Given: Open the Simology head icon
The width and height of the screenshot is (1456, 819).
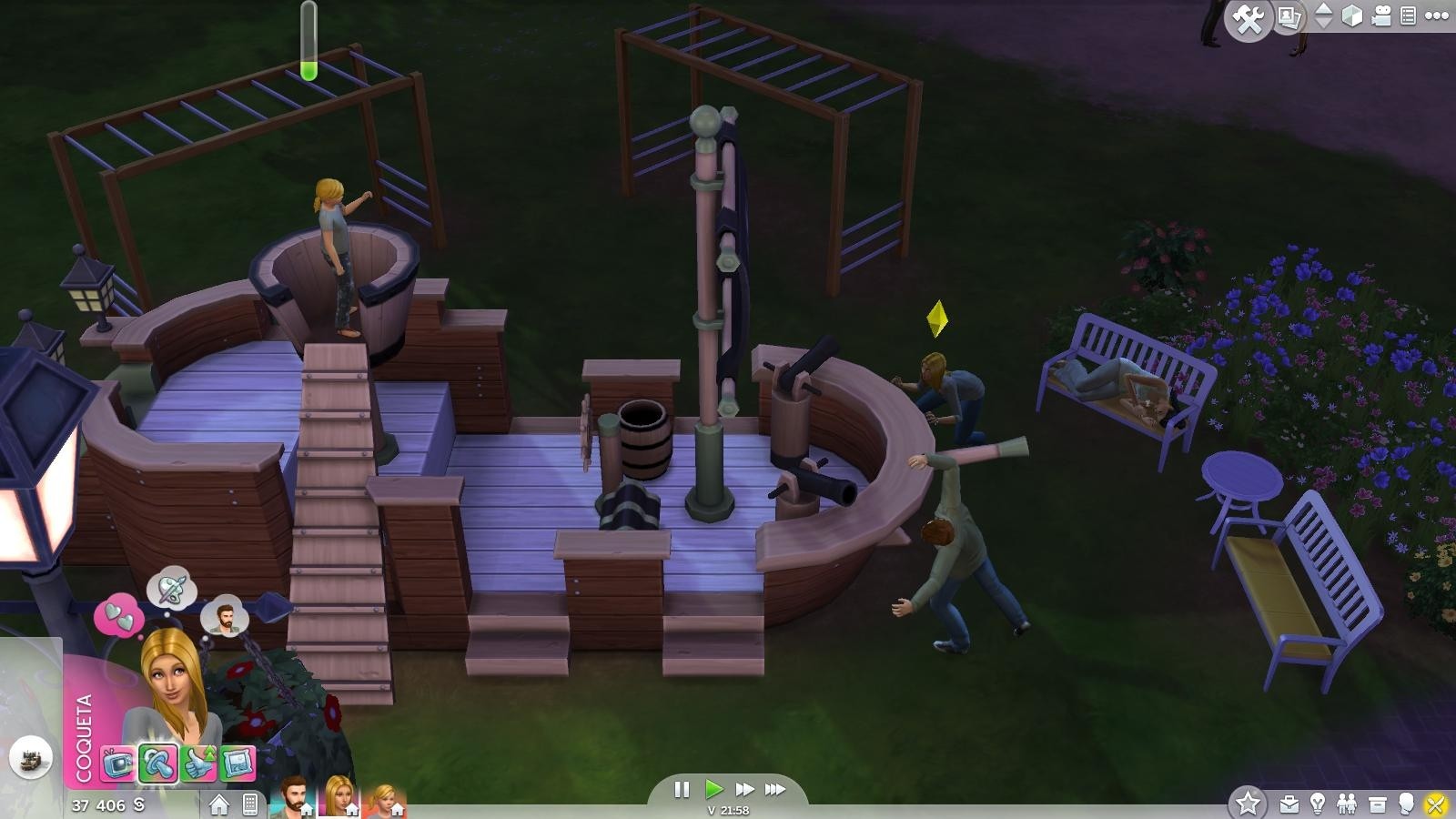Looking at the screenshot, I should [x=1407, y=804].
